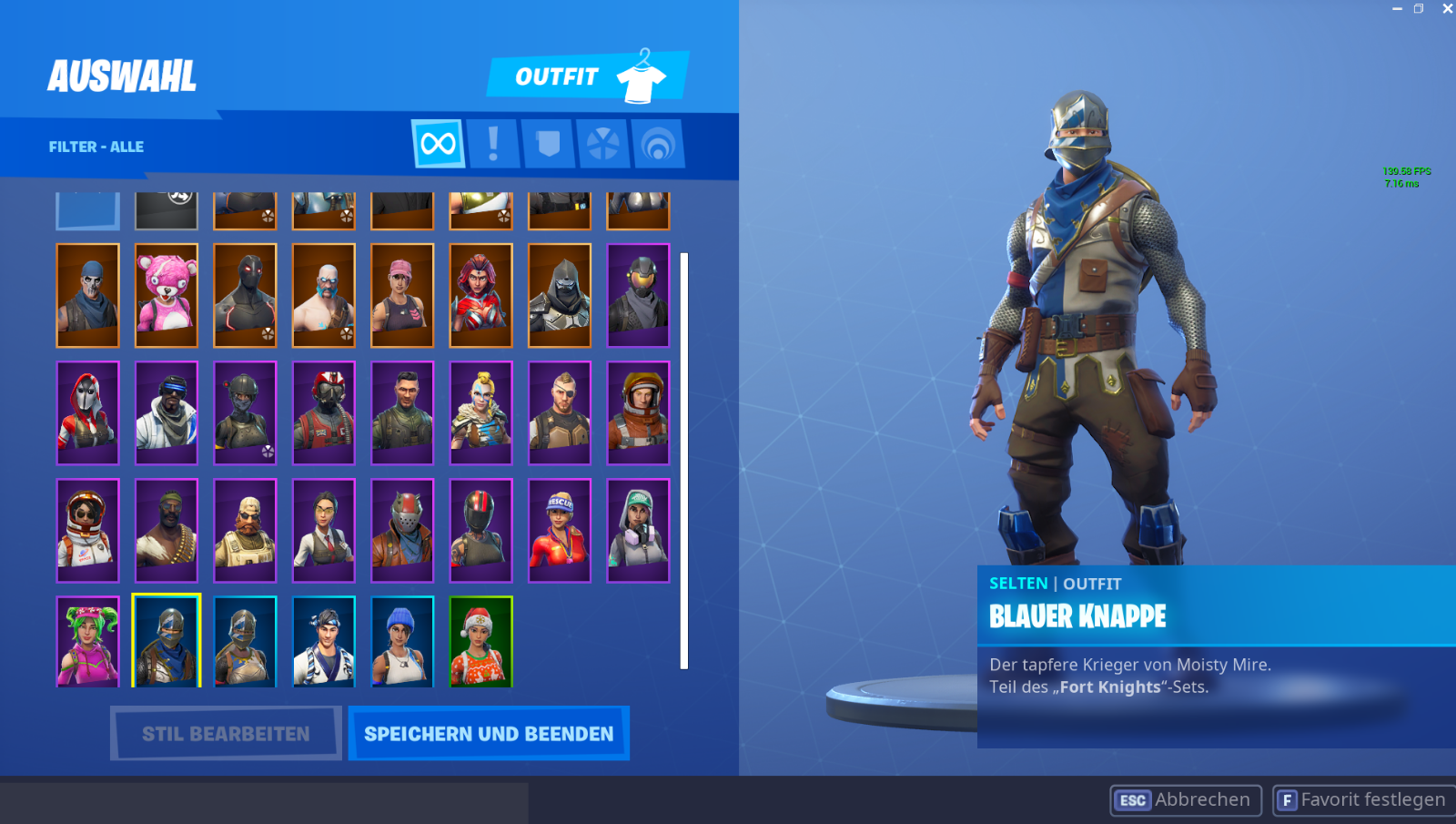Select the concentric circles filter icon
1456x824 pixels.
(655, 144)
